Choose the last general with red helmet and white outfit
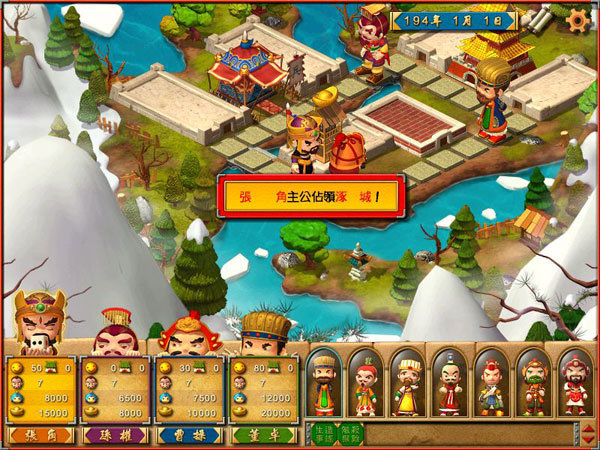The width and height of the screenshot is (600, 450). pyautogui.click(x=574, y=382)
